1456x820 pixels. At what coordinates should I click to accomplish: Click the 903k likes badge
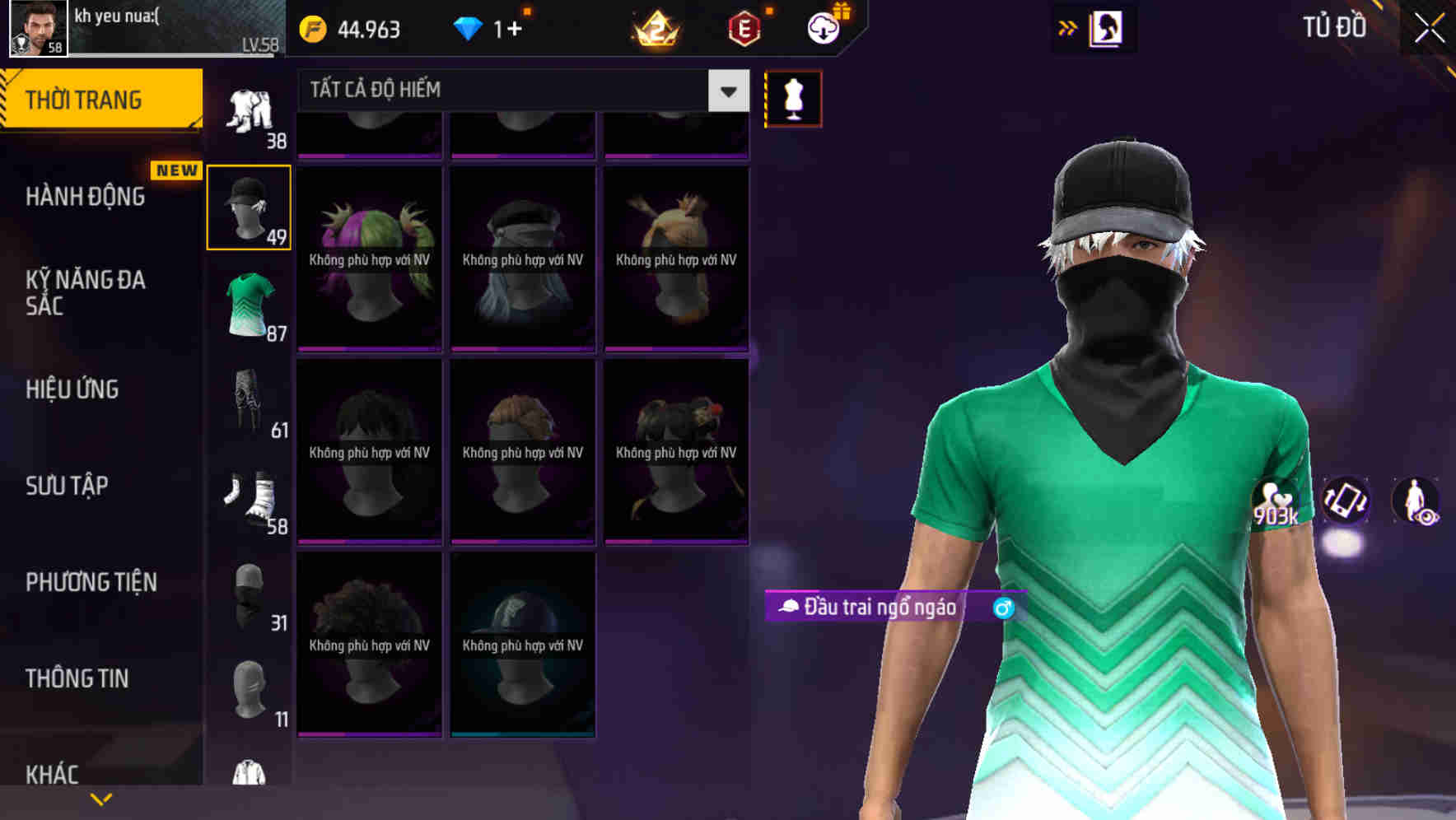point(1275,503)
